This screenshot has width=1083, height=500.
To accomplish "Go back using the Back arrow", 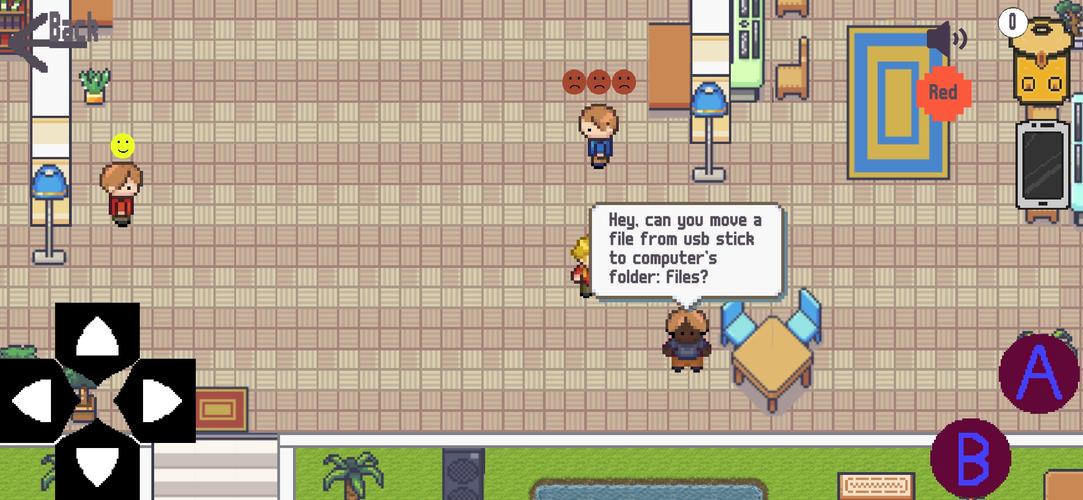I will tap(55, 35).
